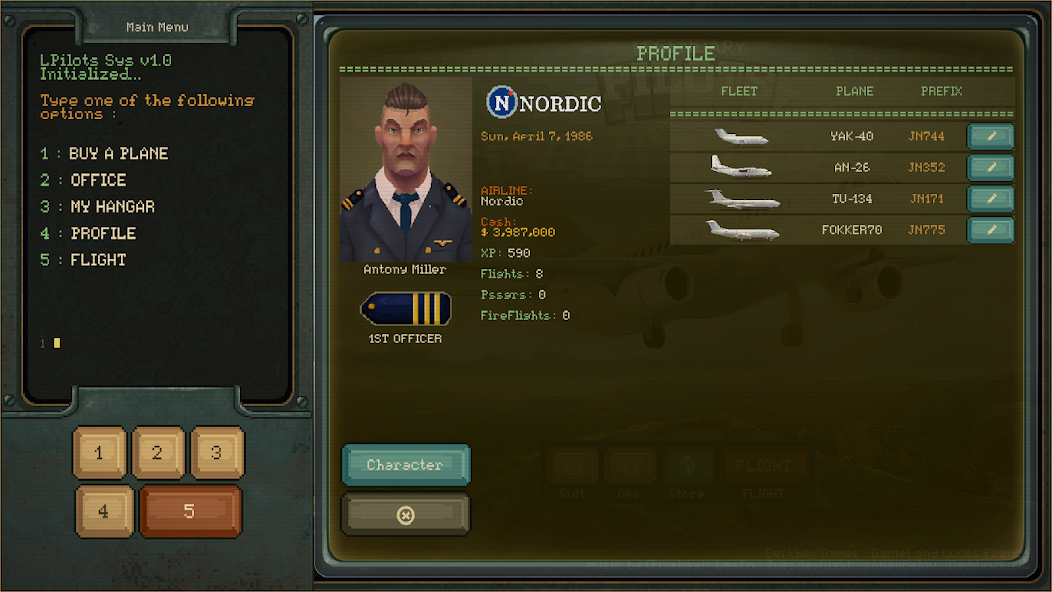1052x592 pixels.
Task: Edit the YAK-40 plane prefix
Action: pos(990,137)
